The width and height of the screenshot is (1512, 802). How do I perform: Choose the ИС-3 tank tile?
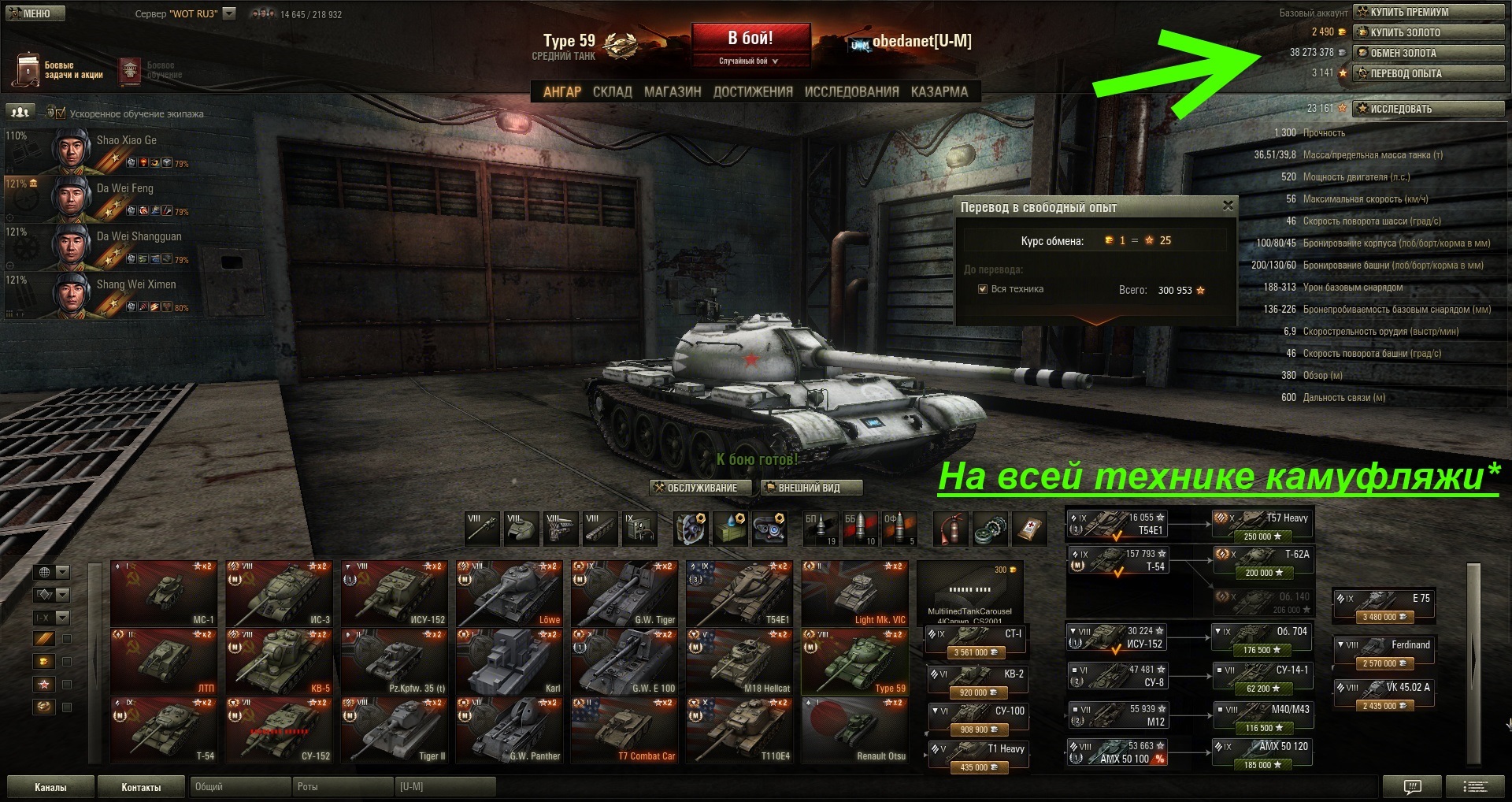[x=279, y=593]
